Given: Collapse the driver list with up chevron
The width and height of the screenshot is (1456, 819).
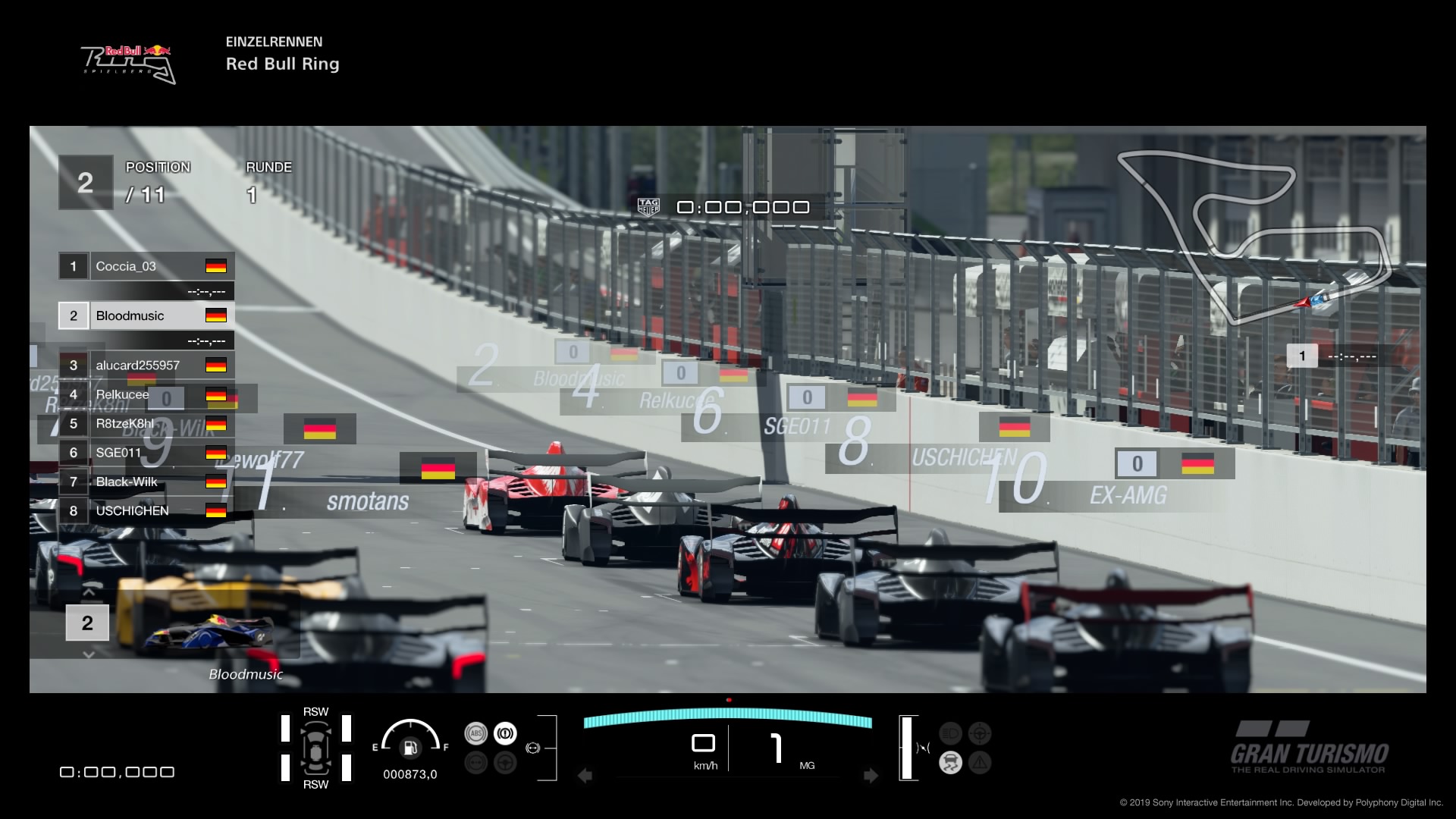Looking at the screenshot, I should pyautogui.click(x=88, y=592).
